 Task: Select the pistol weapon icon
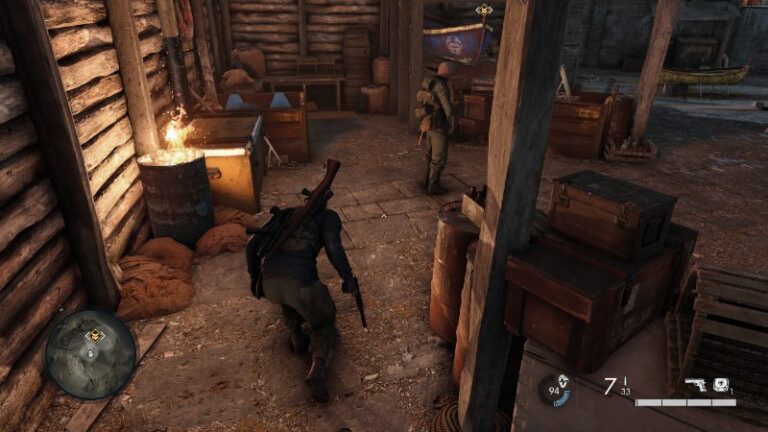[x=696, y=385]
